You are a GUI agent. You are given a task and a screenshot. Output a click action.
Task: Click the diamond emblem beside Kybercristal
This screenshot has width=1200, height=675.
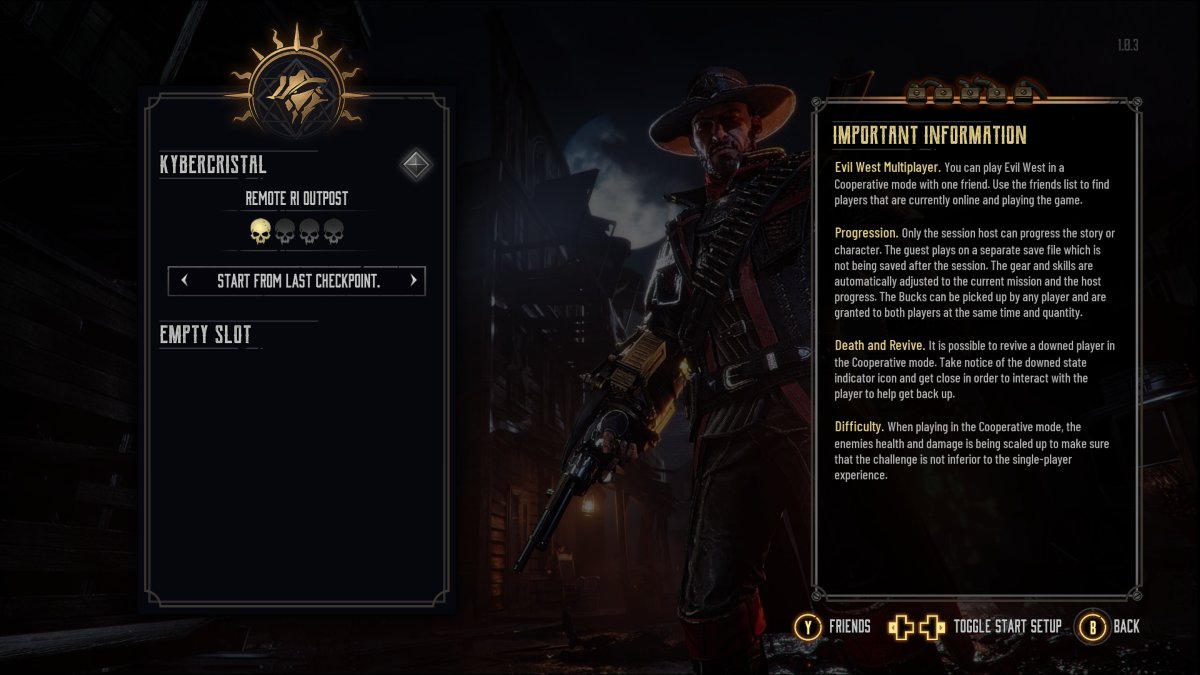415,164
